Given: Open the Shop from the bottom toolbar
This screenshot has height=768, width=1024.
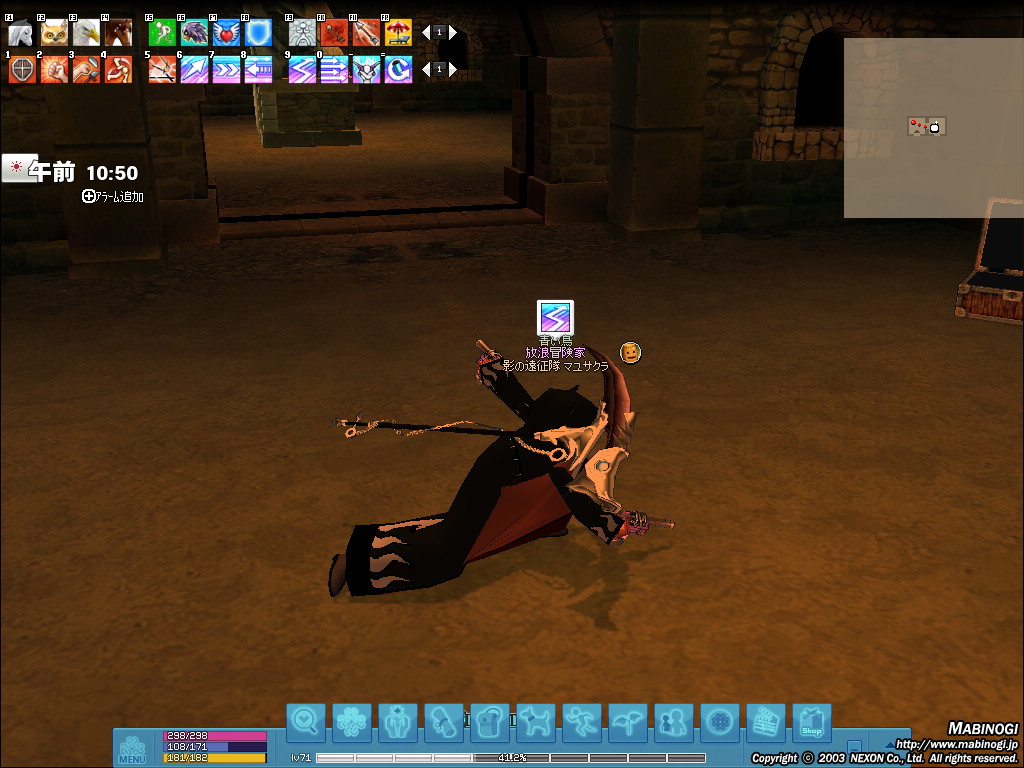Looking at the screenshot, I should click(x=812, y=721).
